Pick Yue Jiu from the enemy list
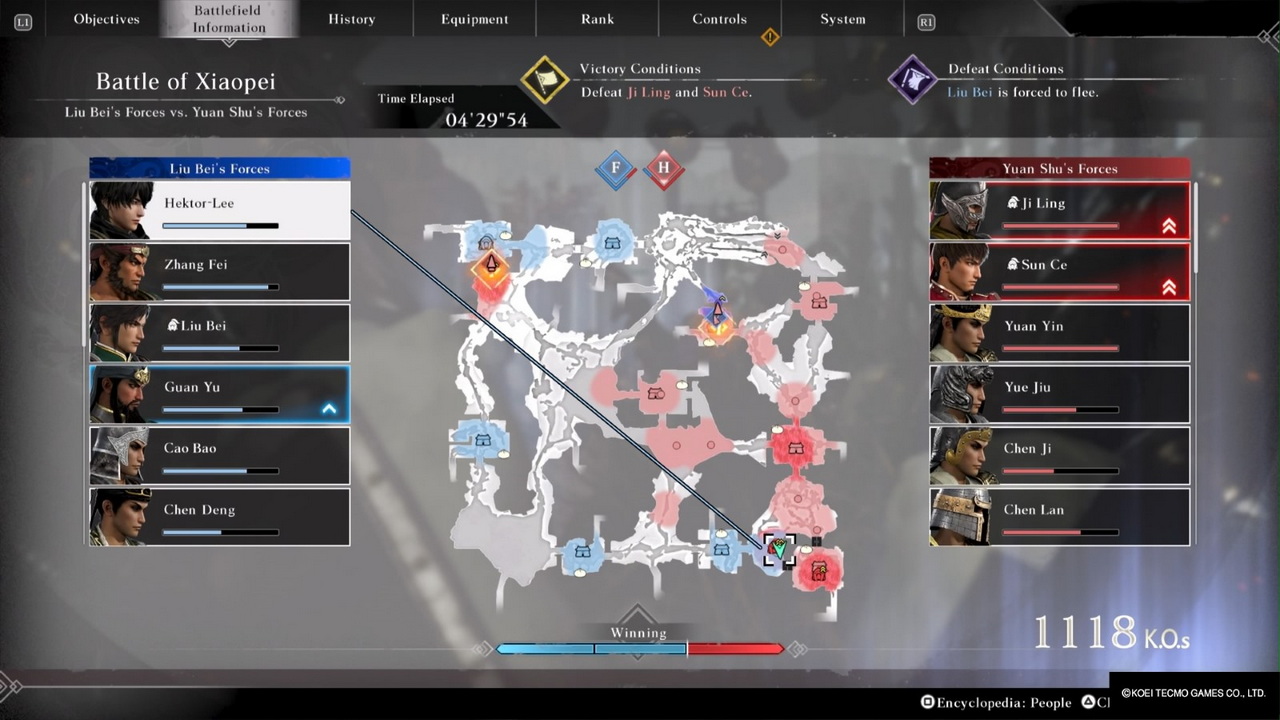Viewport: 1280px width, 720px height. tap(1060, 394)
